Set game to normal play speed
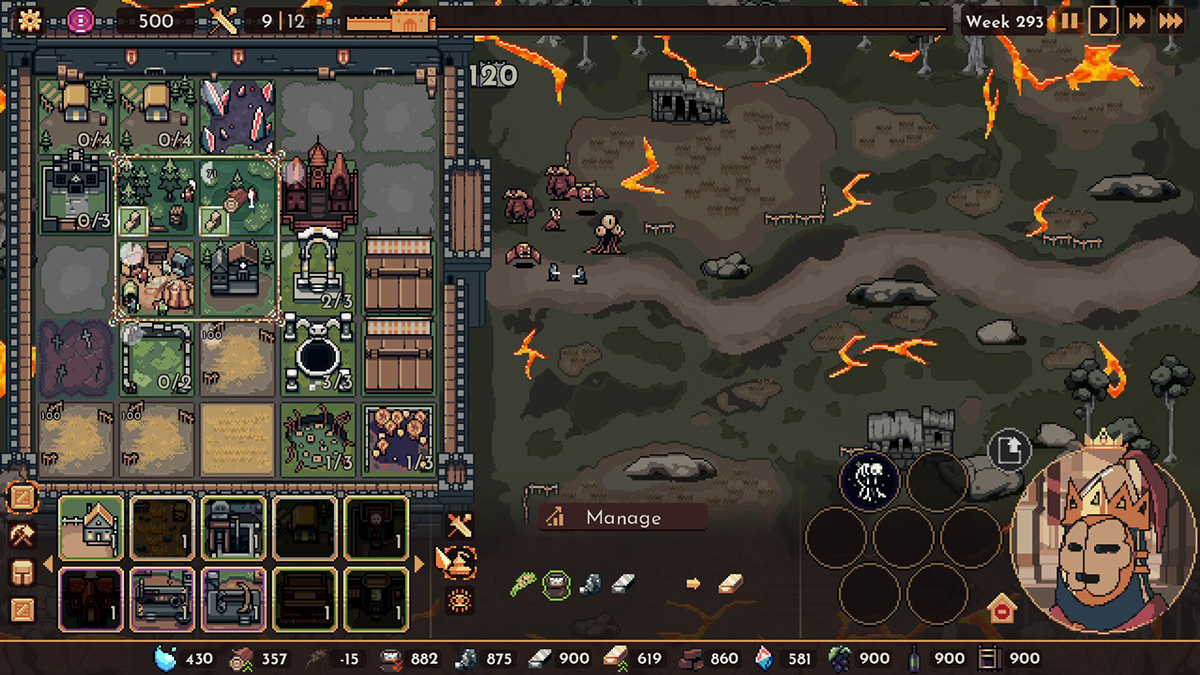Screen dimensions: 1200x675 click(x=1102, y=20)
